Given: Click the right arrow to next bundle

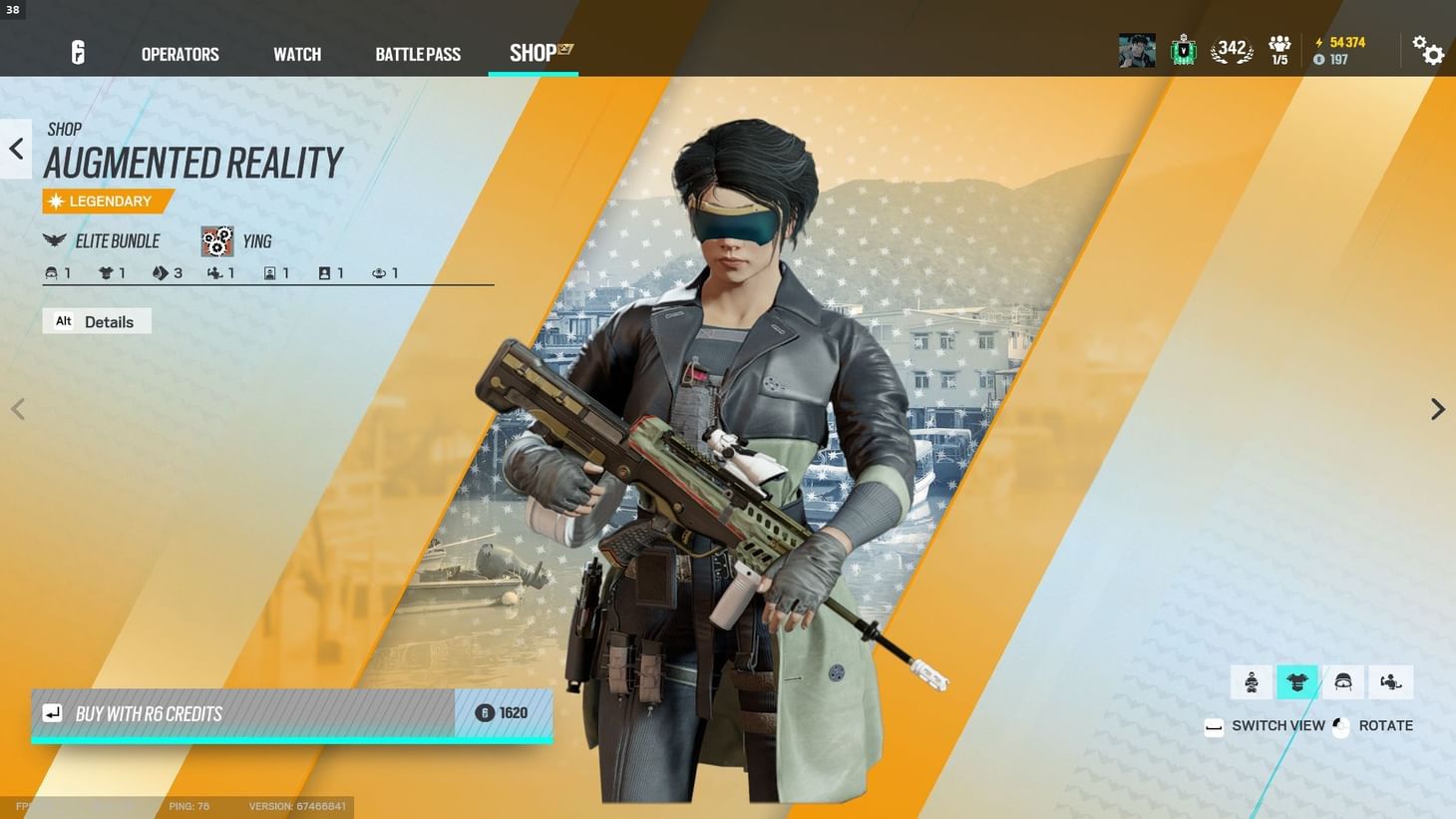Looking at the screenshot, I should click(1437, 409).
